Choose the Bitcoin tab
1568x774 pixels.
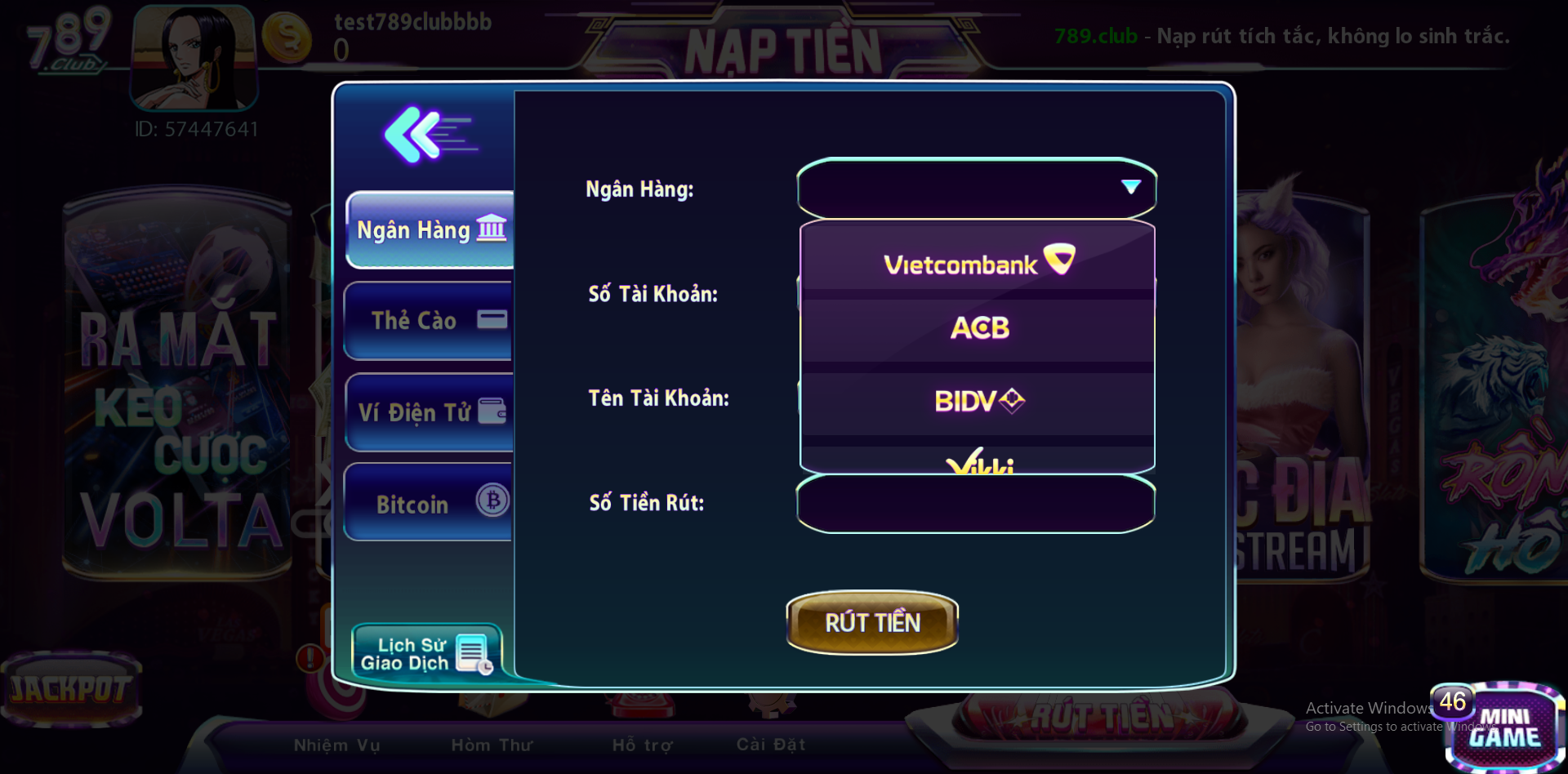tap(429, 503)
